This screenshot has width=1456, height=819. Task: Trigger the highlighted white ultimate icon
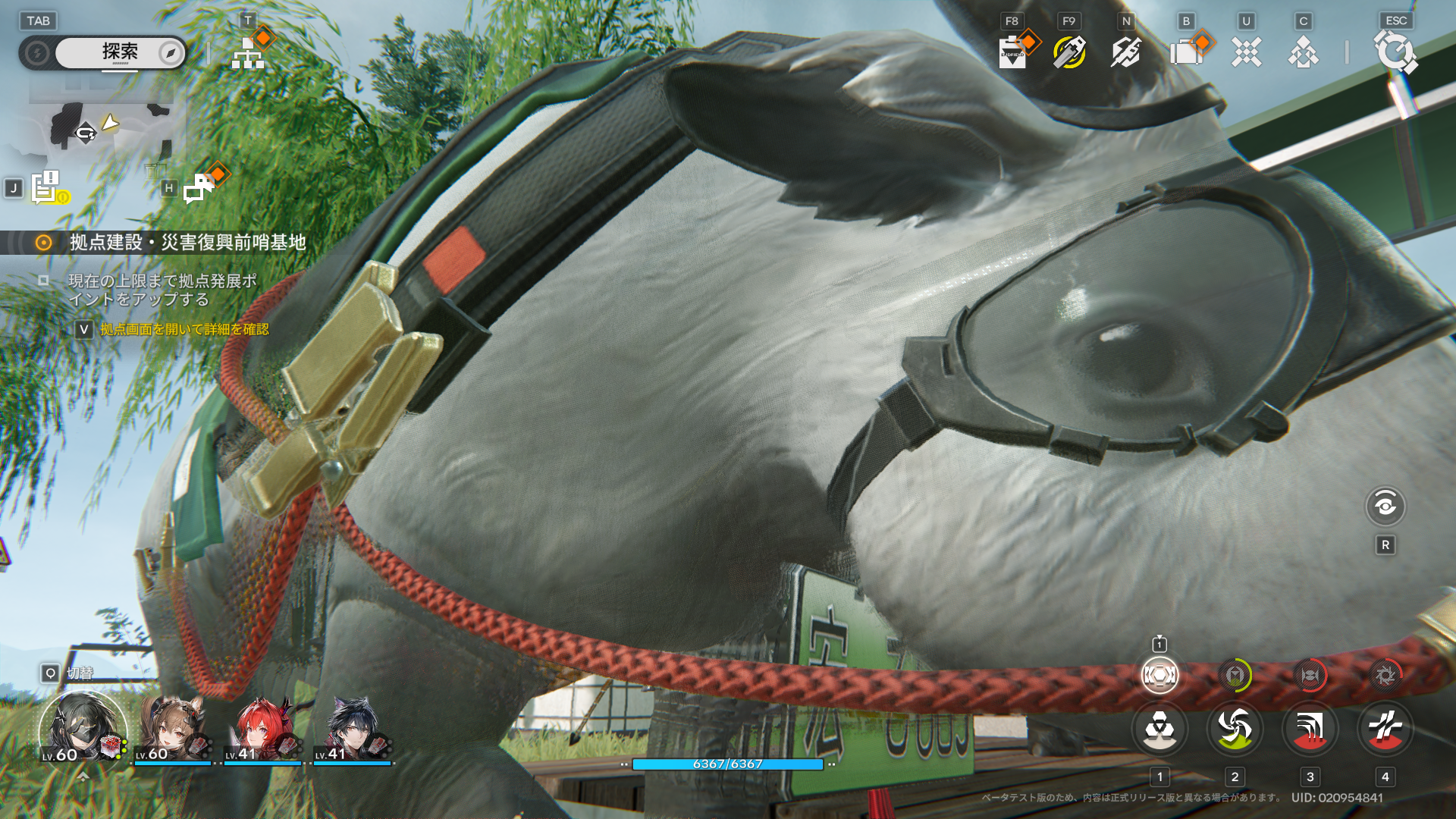[x=1159, y=675]
